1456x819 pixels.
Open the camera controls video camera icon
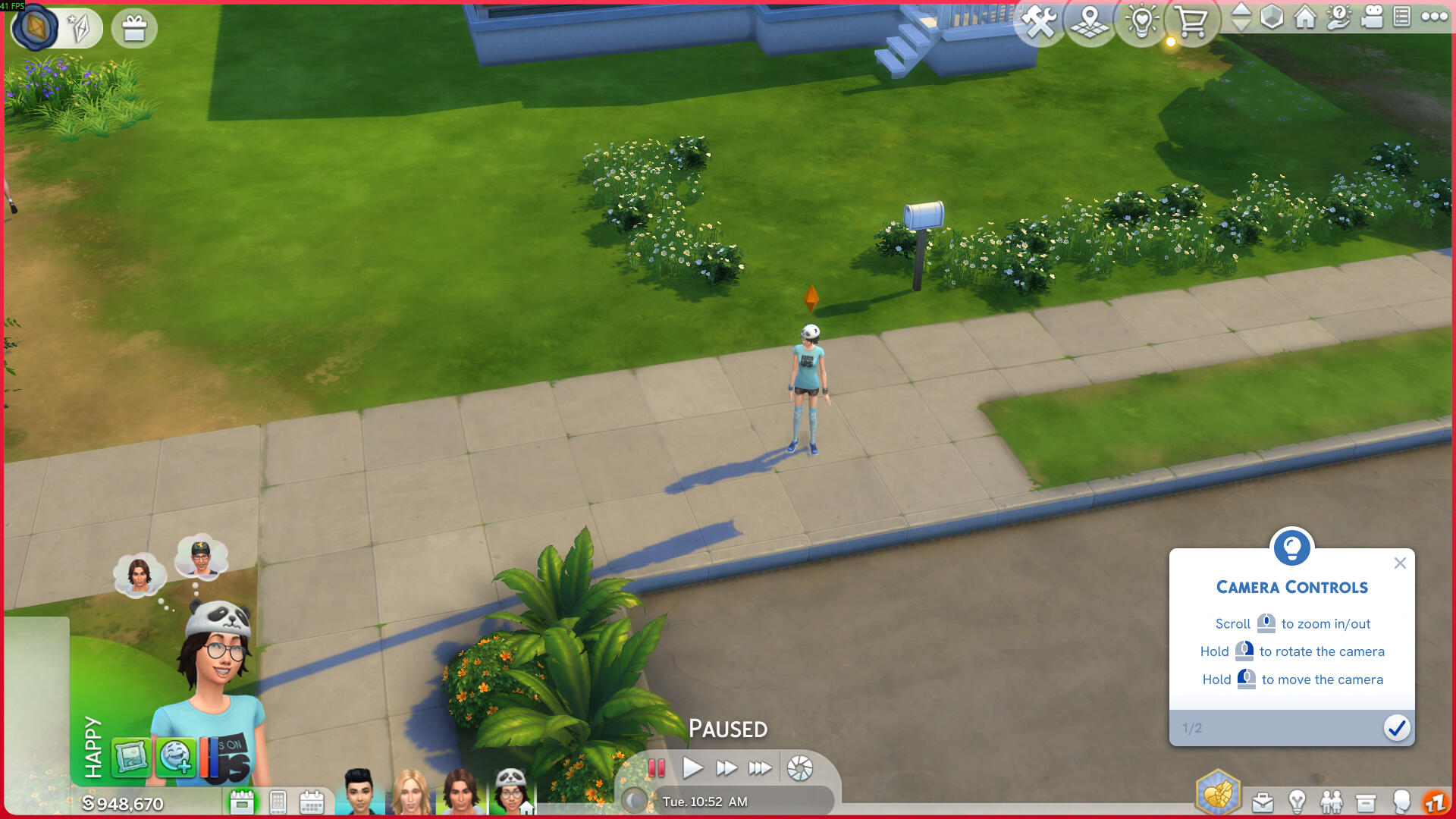click(x=1372, y=17)
